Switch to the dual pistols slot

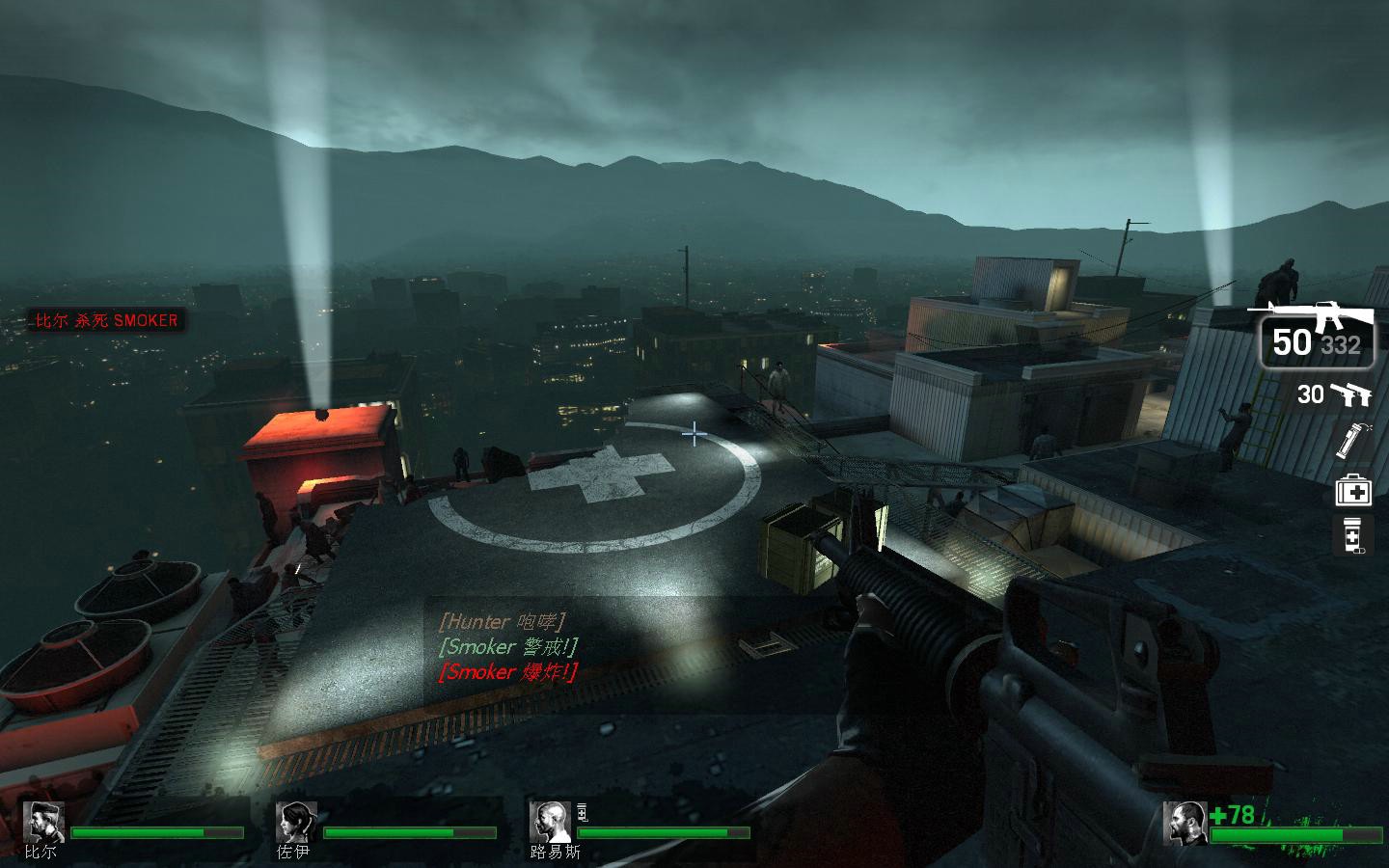coord(1337,393)
